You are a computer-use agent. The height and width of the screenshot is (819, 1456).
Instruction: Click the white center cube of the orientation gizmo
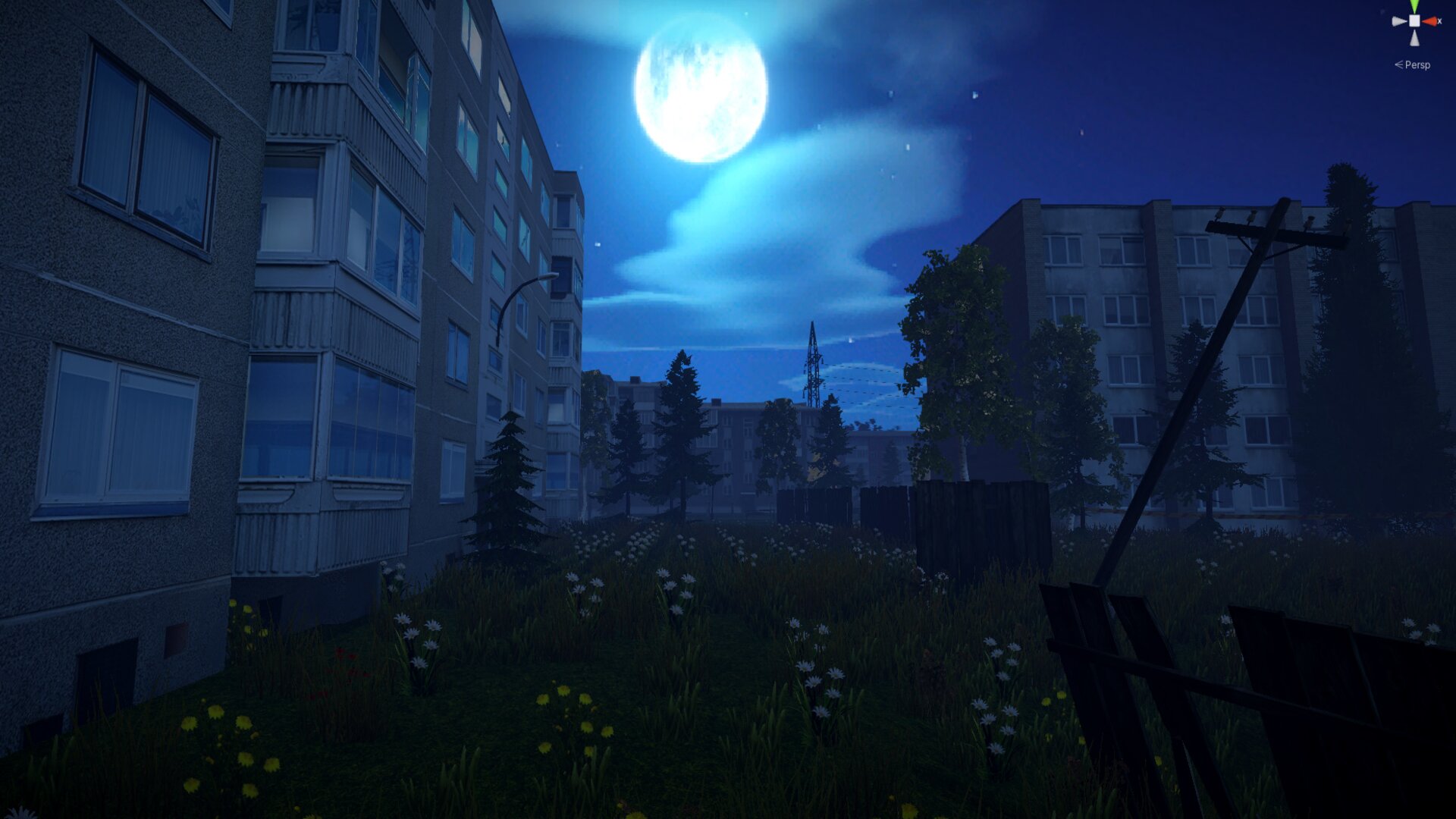click(1414, 20)
